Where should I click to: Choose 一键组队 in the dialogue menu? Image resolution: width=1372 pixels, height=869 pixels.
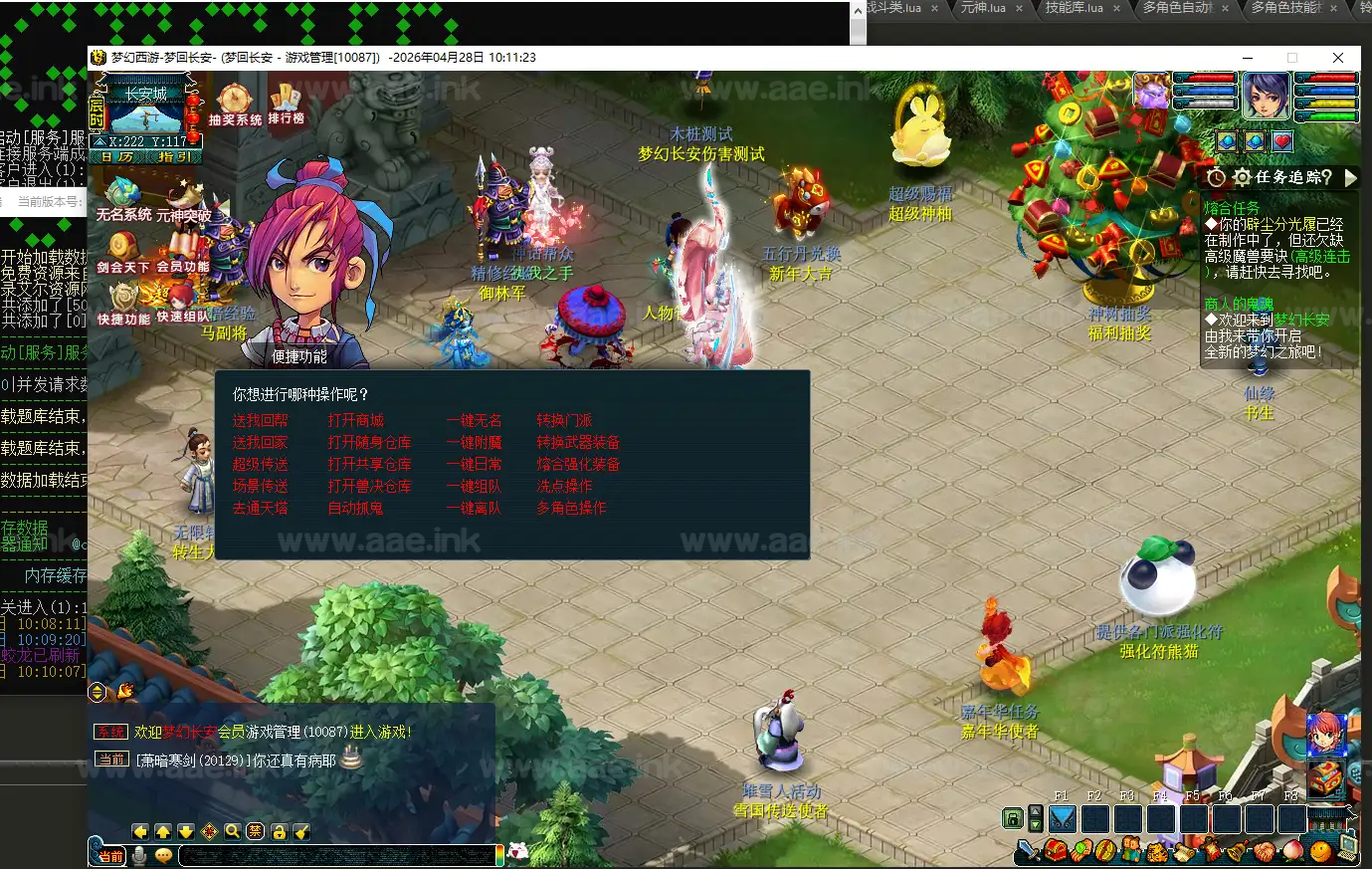point(474,486)
